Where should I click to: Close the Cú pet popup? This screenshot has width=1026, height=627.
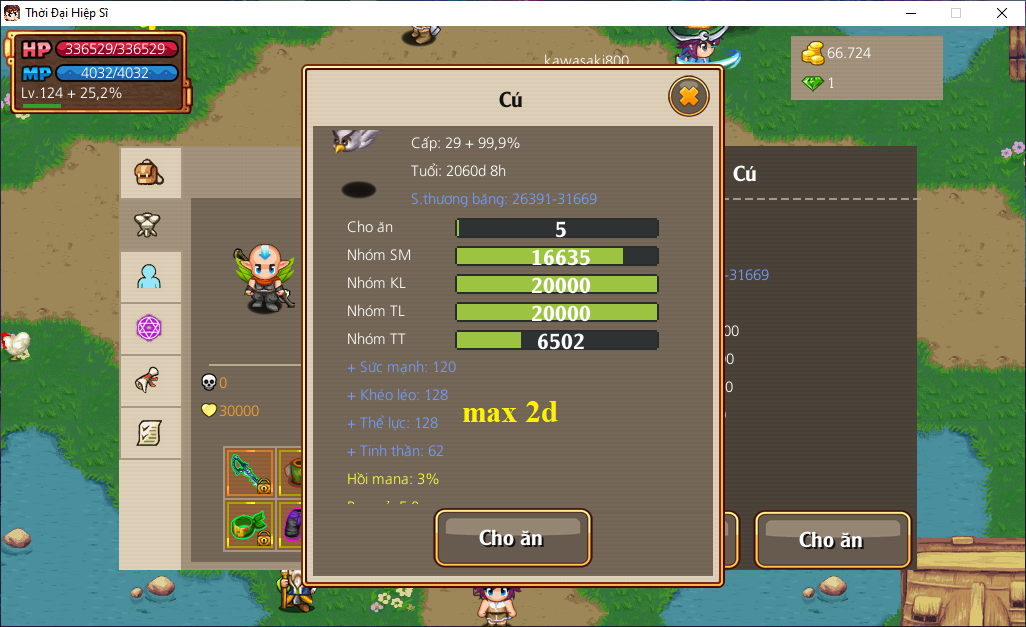pos(688,97)
